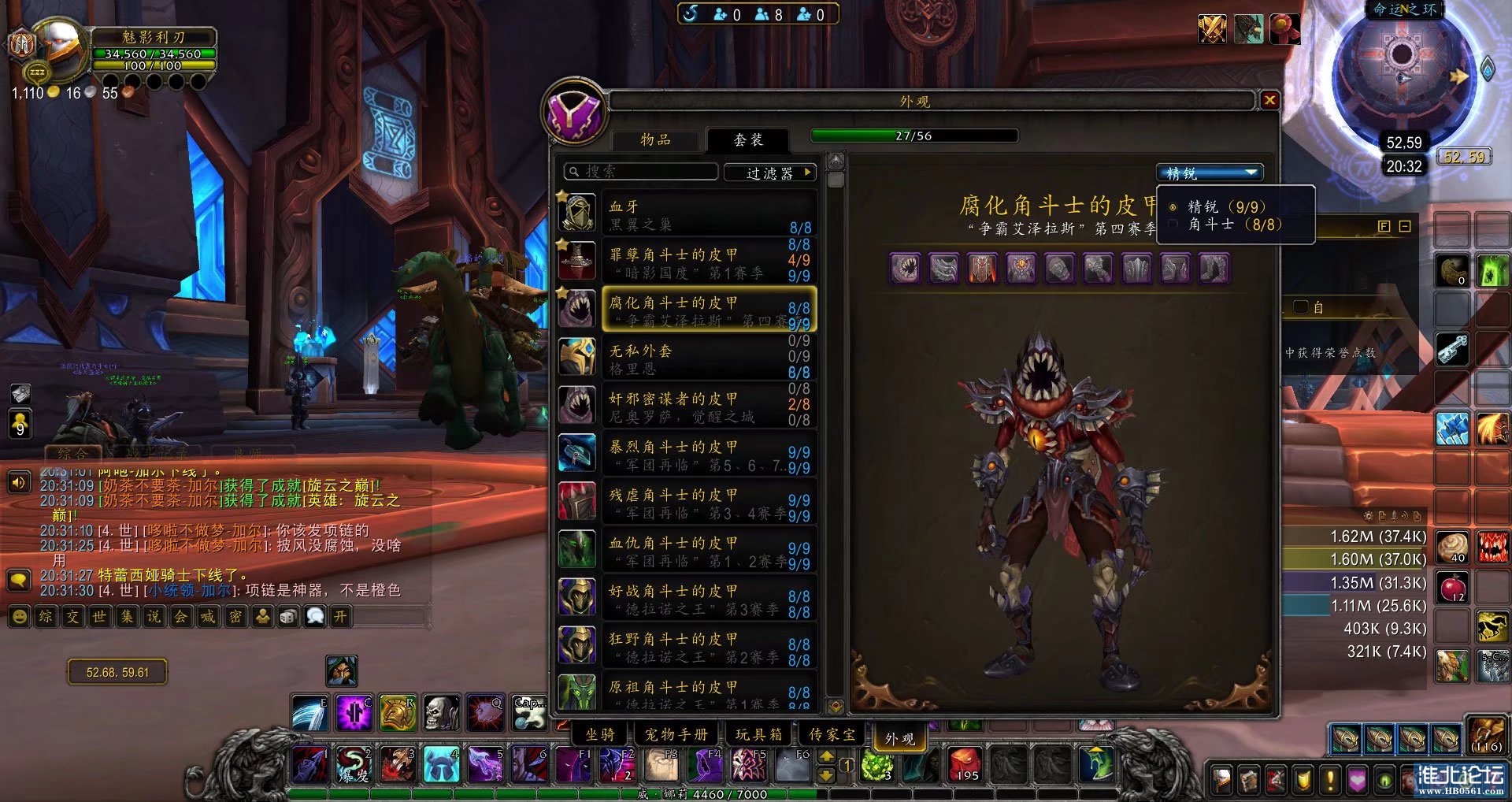Close the 外观 appearance window
The width and height of the screenshot is (1512, 802).
click(x=1269, y=100)
